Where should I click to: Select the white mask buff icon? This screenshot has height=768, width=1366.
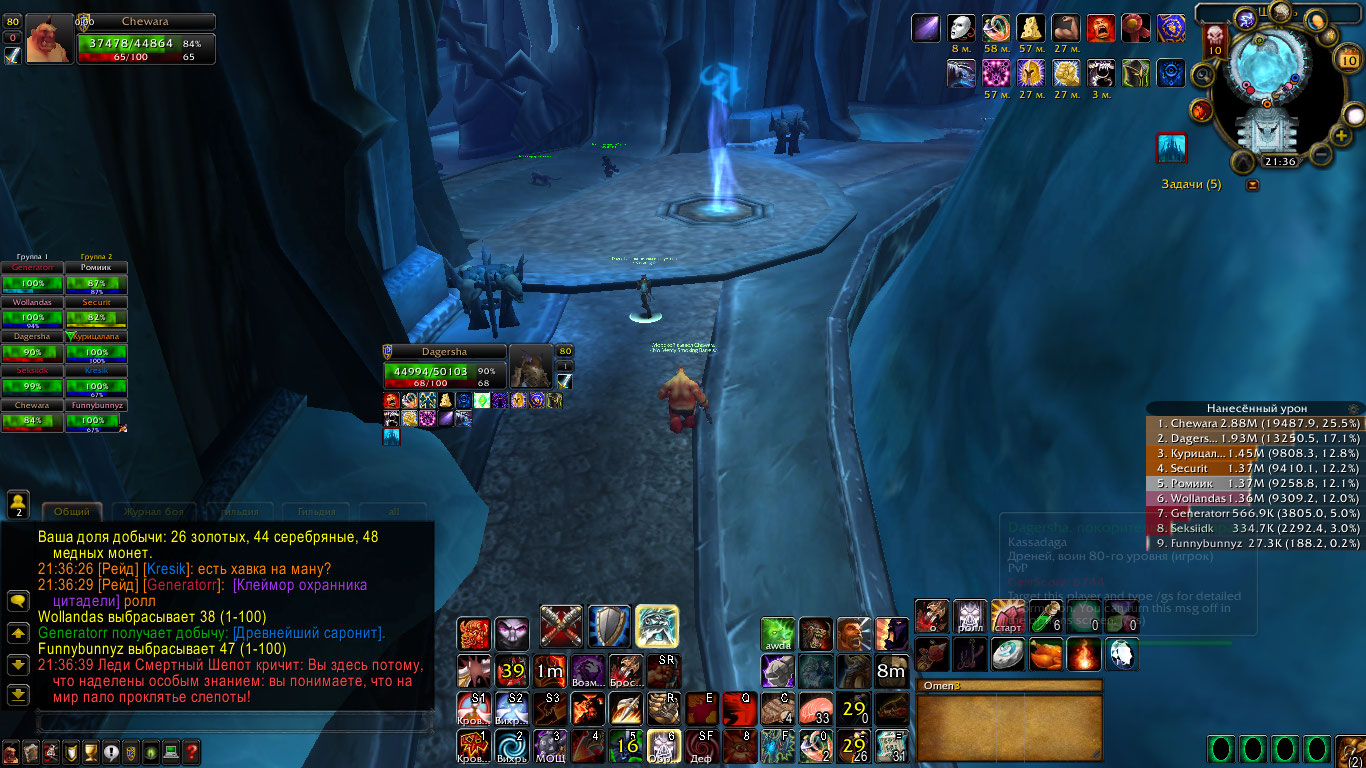(961, 28)
